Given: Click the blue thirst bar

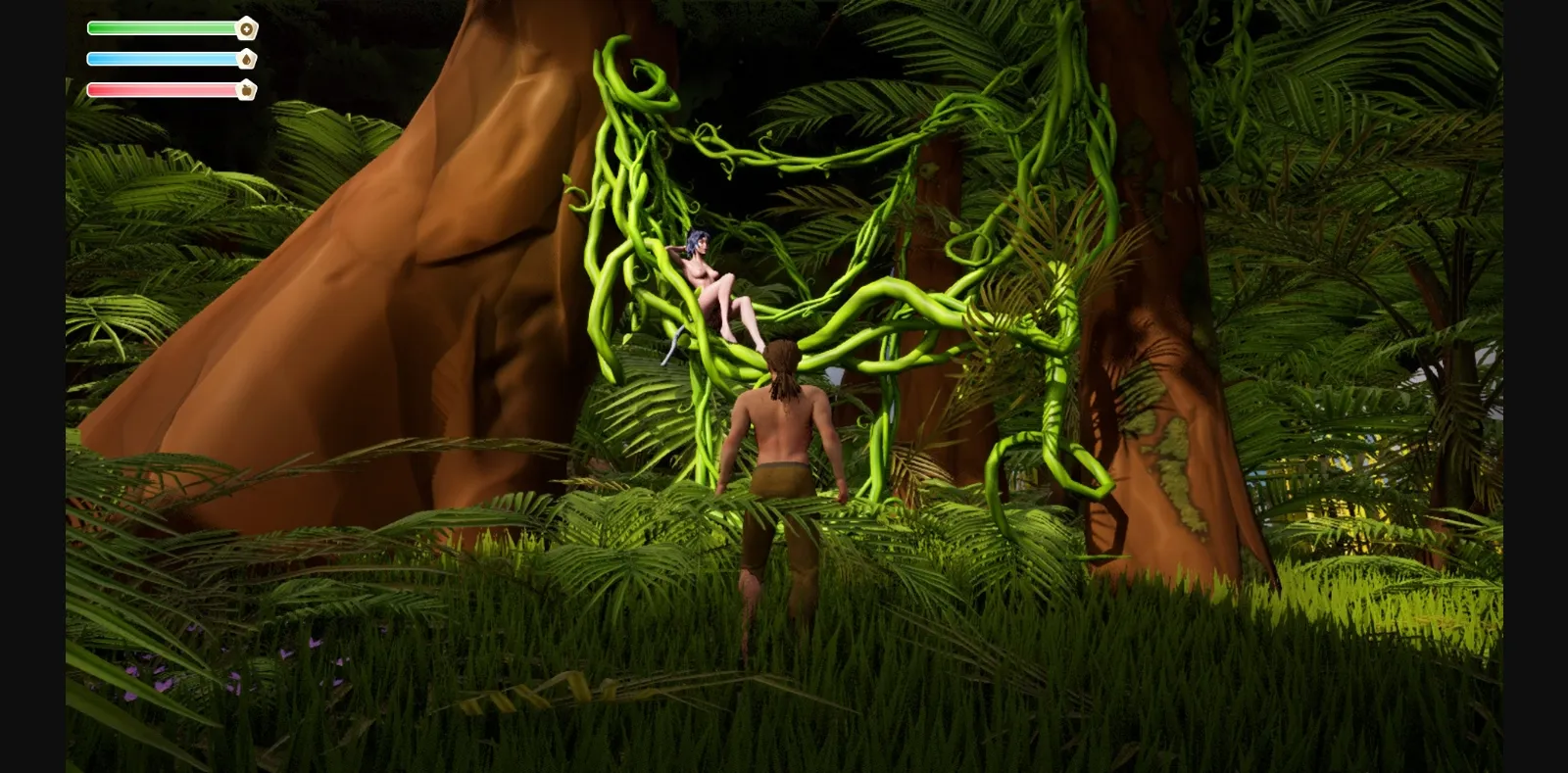Looking at the screenshot, I should [x=162, y=59].
